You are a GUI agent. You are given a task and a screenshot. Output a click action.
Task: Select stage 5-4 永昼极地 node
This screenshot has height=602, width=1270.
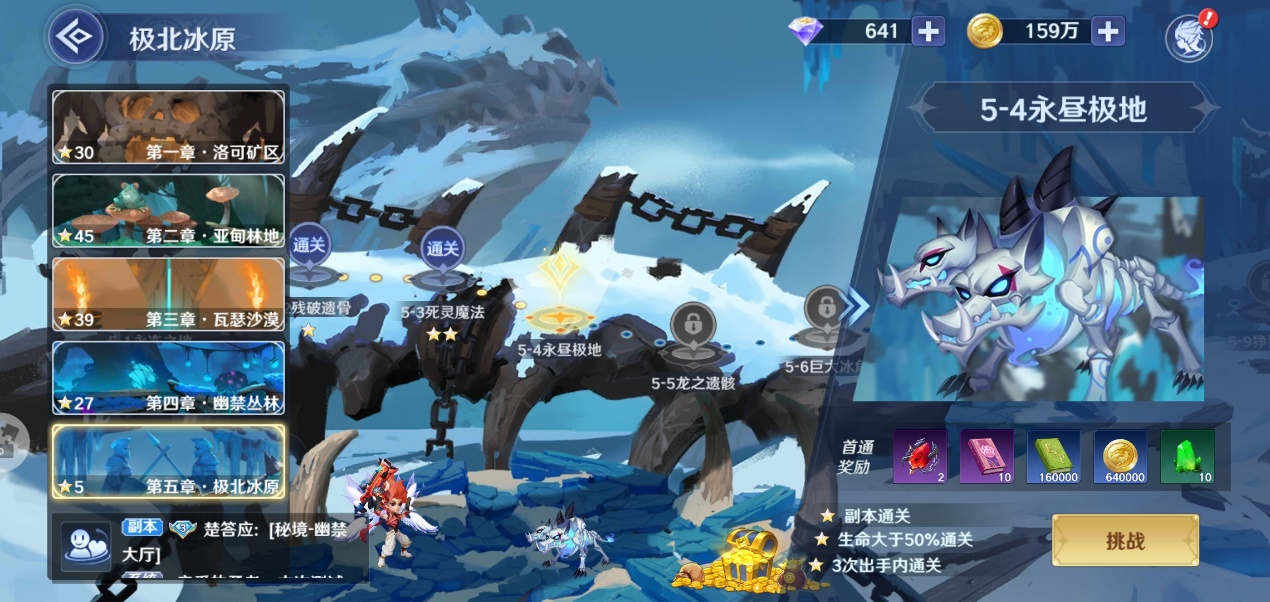(x=560, y=300)
